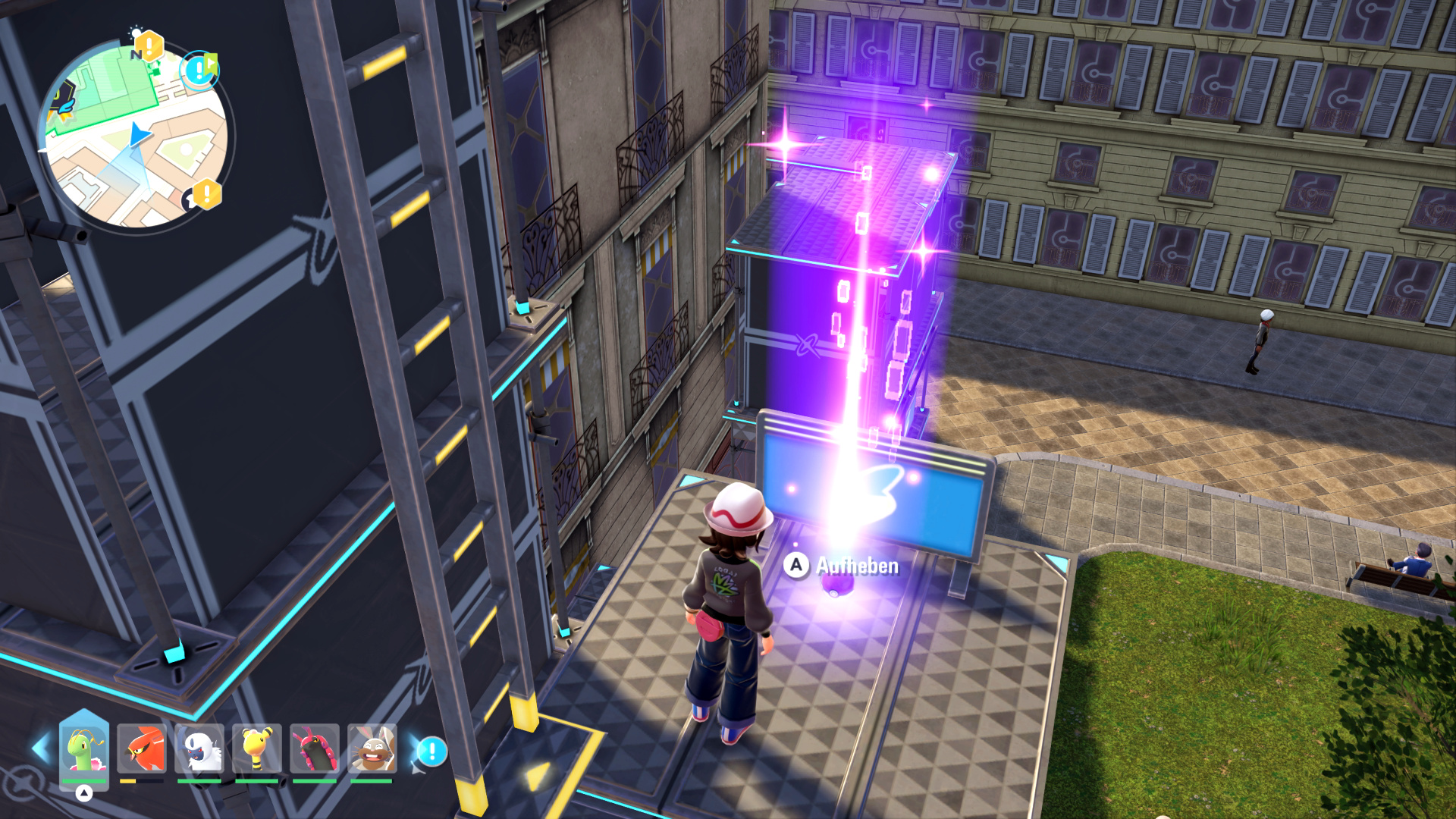
Task: Select the blue flagged quest marker on minimap
Action: [x=200, y=71]
